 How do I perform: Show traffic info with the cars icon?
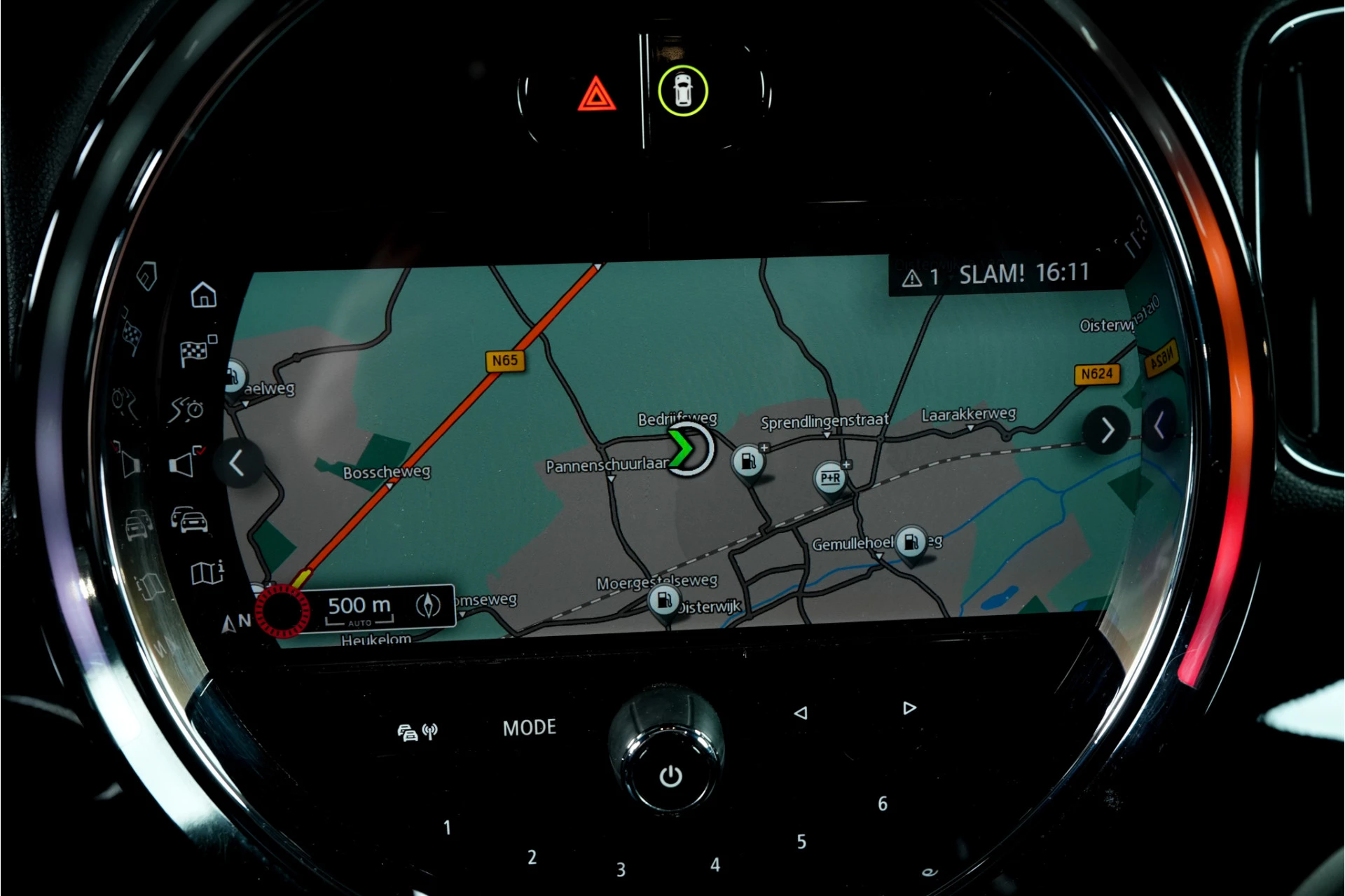(189, 520)
